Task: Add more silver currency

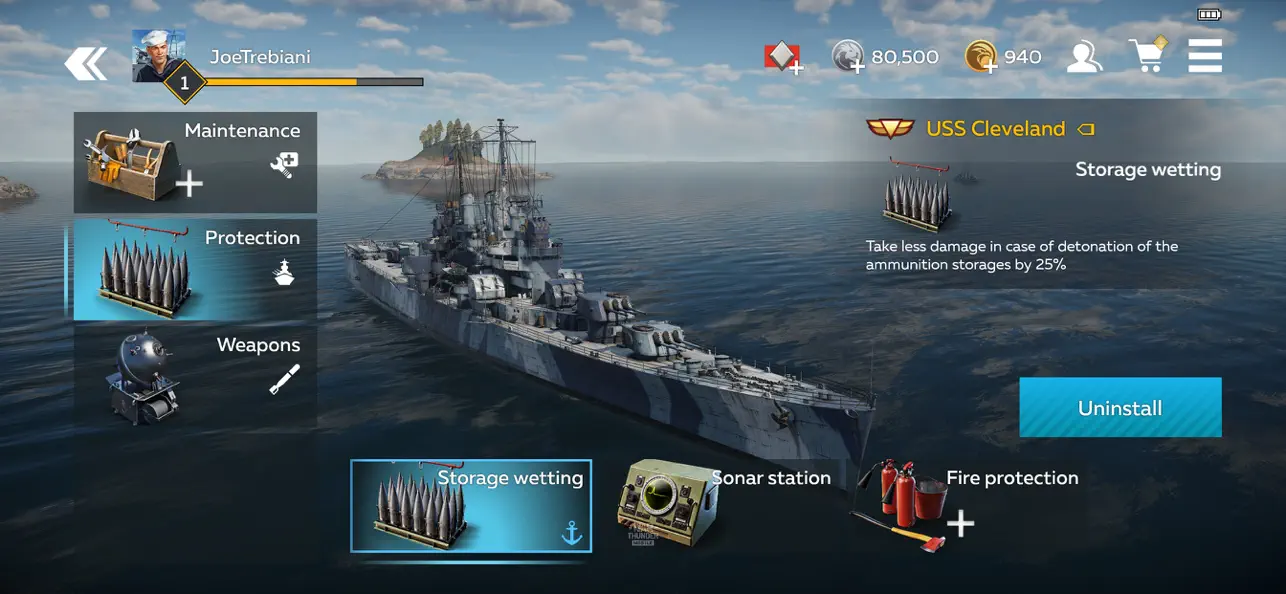Action: (x=848, y=57)
